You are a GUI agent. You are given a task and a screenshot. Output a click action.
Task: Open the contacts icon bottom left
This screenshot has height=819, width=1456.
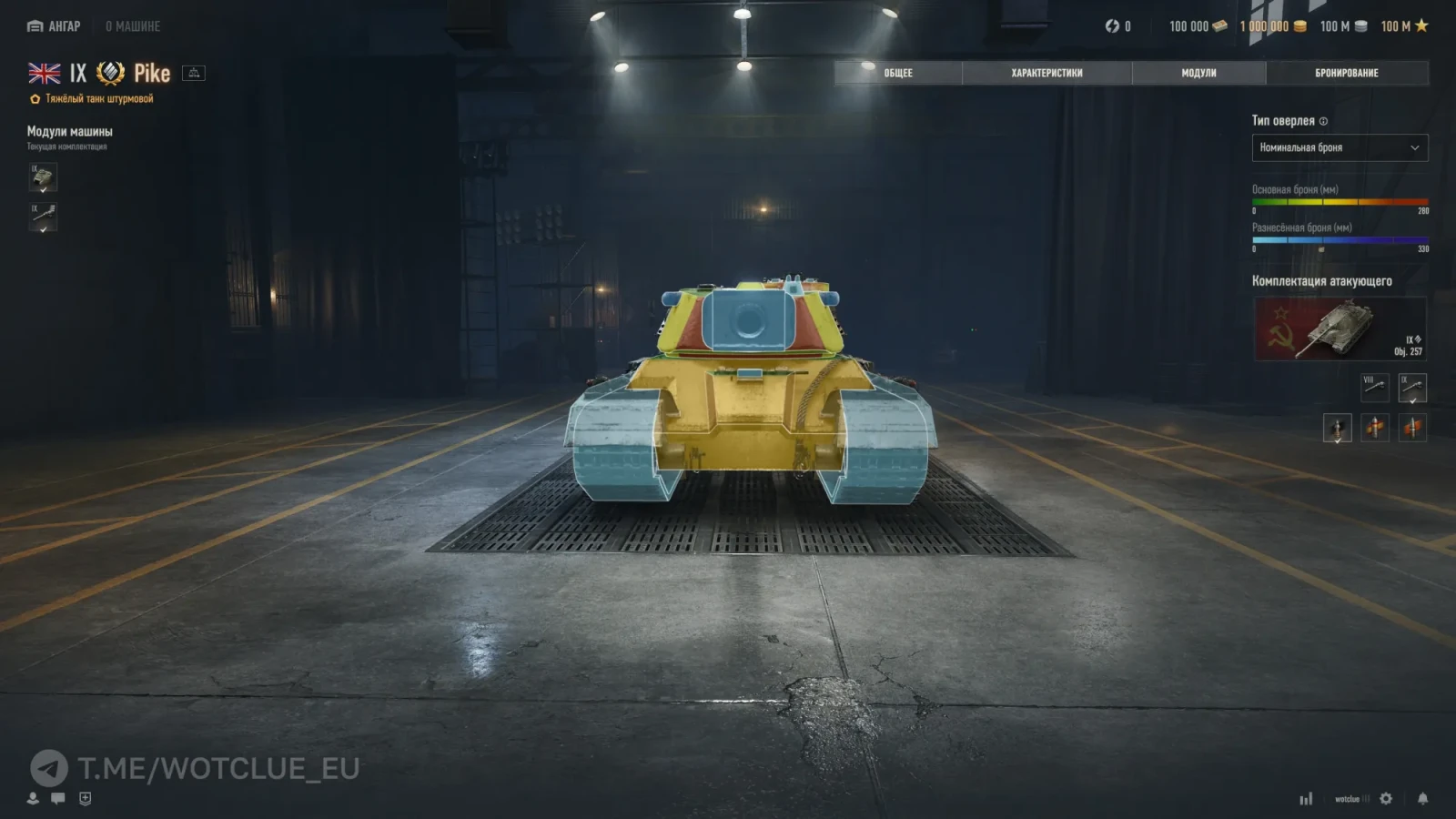(34, 796)
